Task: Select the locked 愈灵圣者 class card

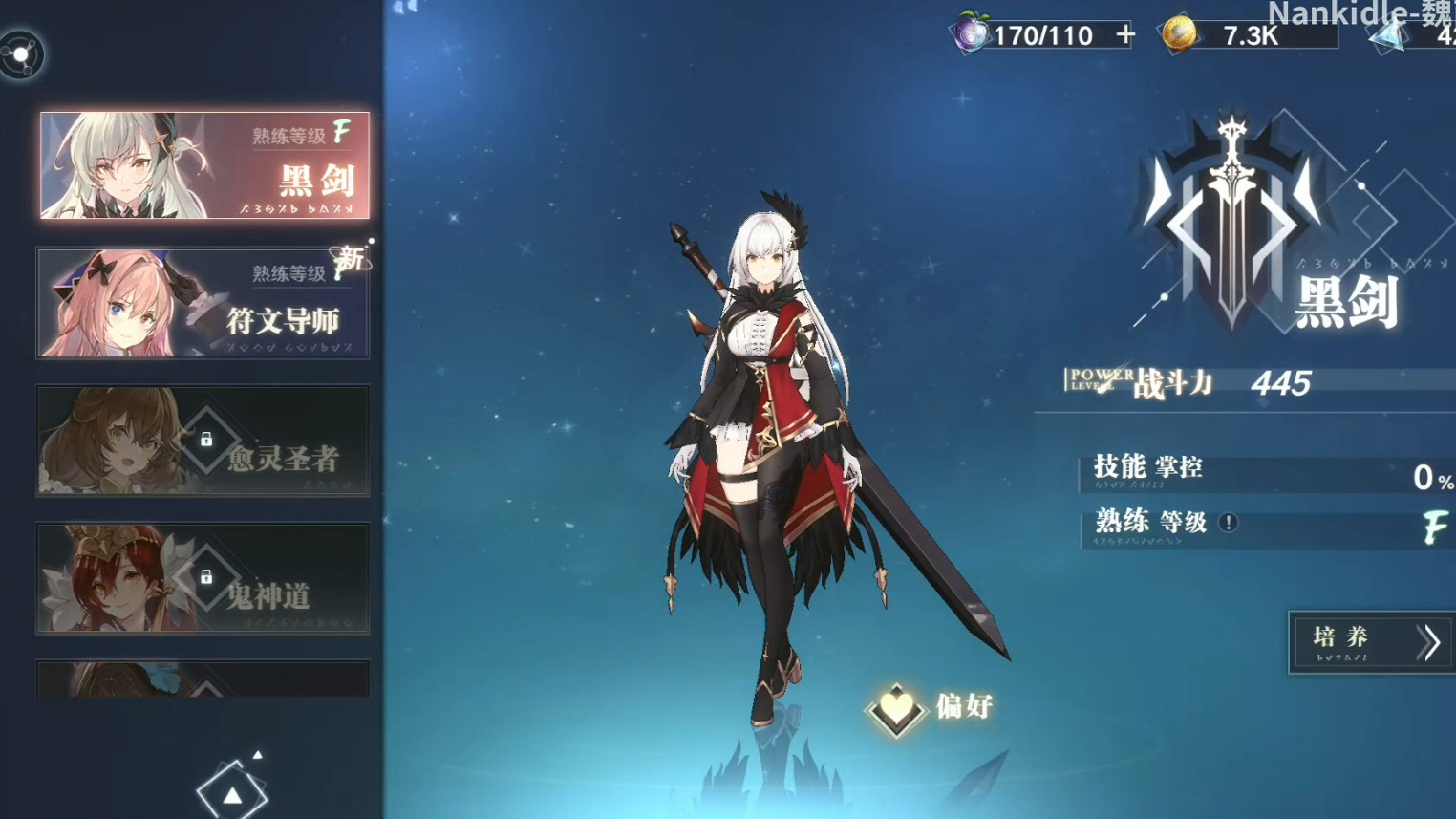Action: [203, 441]
